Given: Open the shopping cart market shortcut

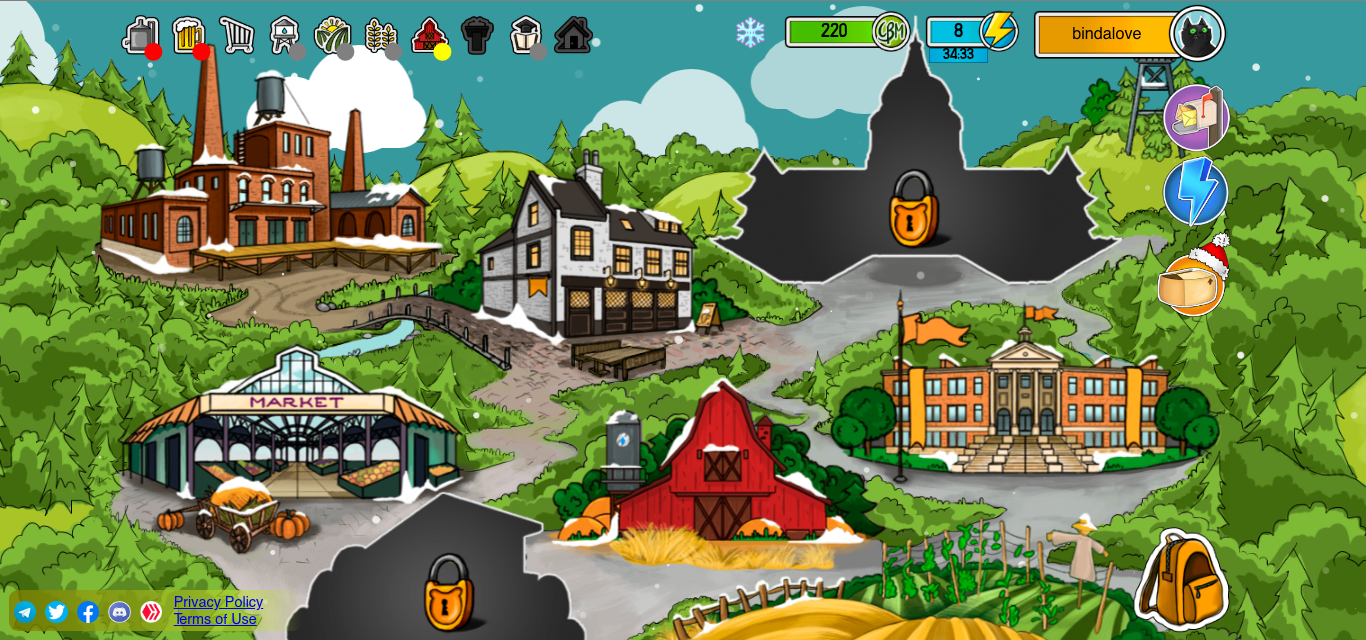Looking at the screenshot, I should 236,35.
